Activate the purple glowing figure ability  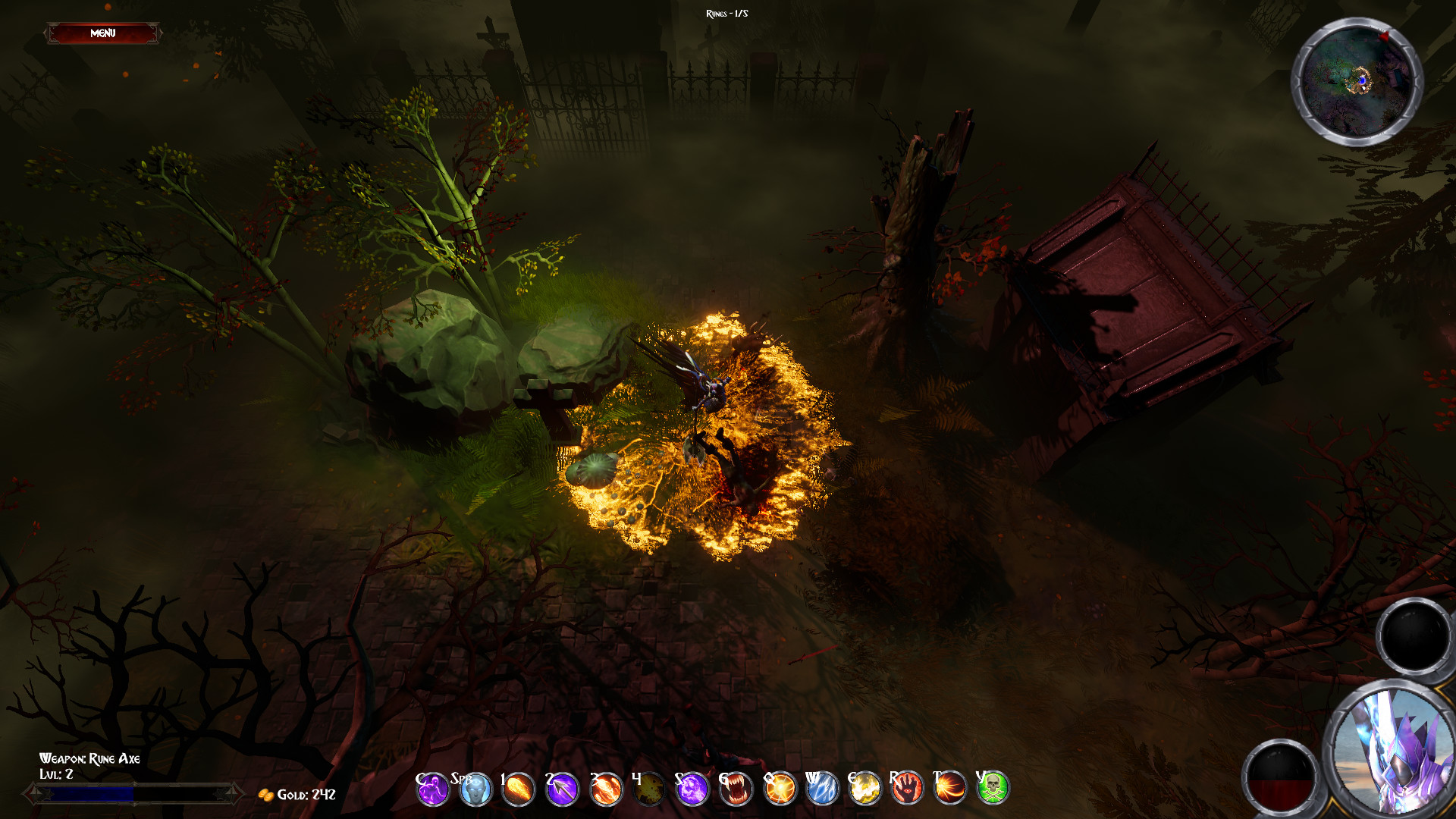(433, 789)
